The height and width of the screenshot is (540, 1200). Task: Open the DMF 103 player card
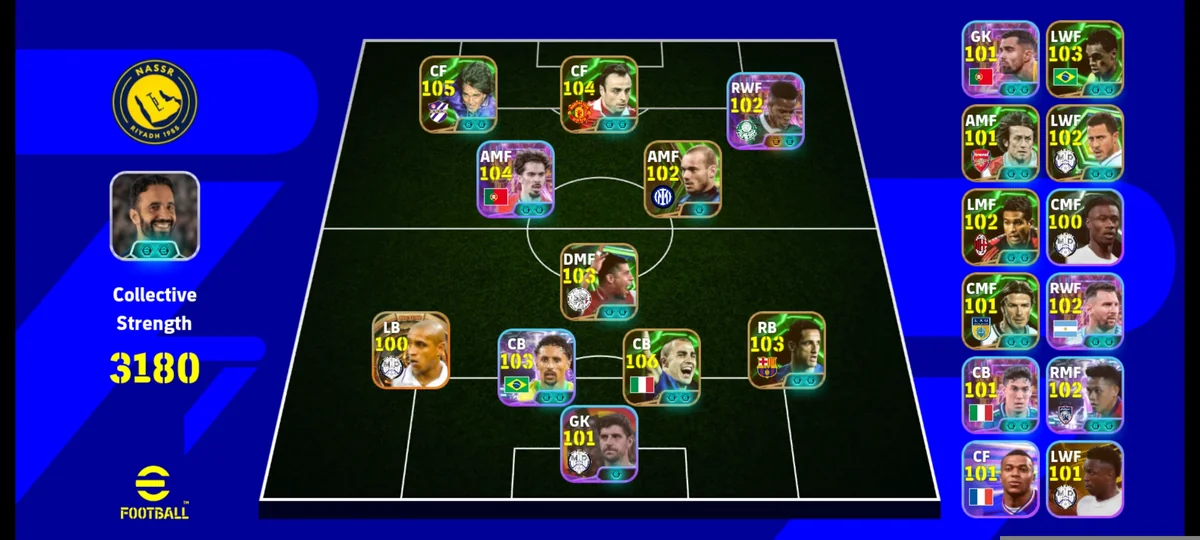(x=599, y=281)
